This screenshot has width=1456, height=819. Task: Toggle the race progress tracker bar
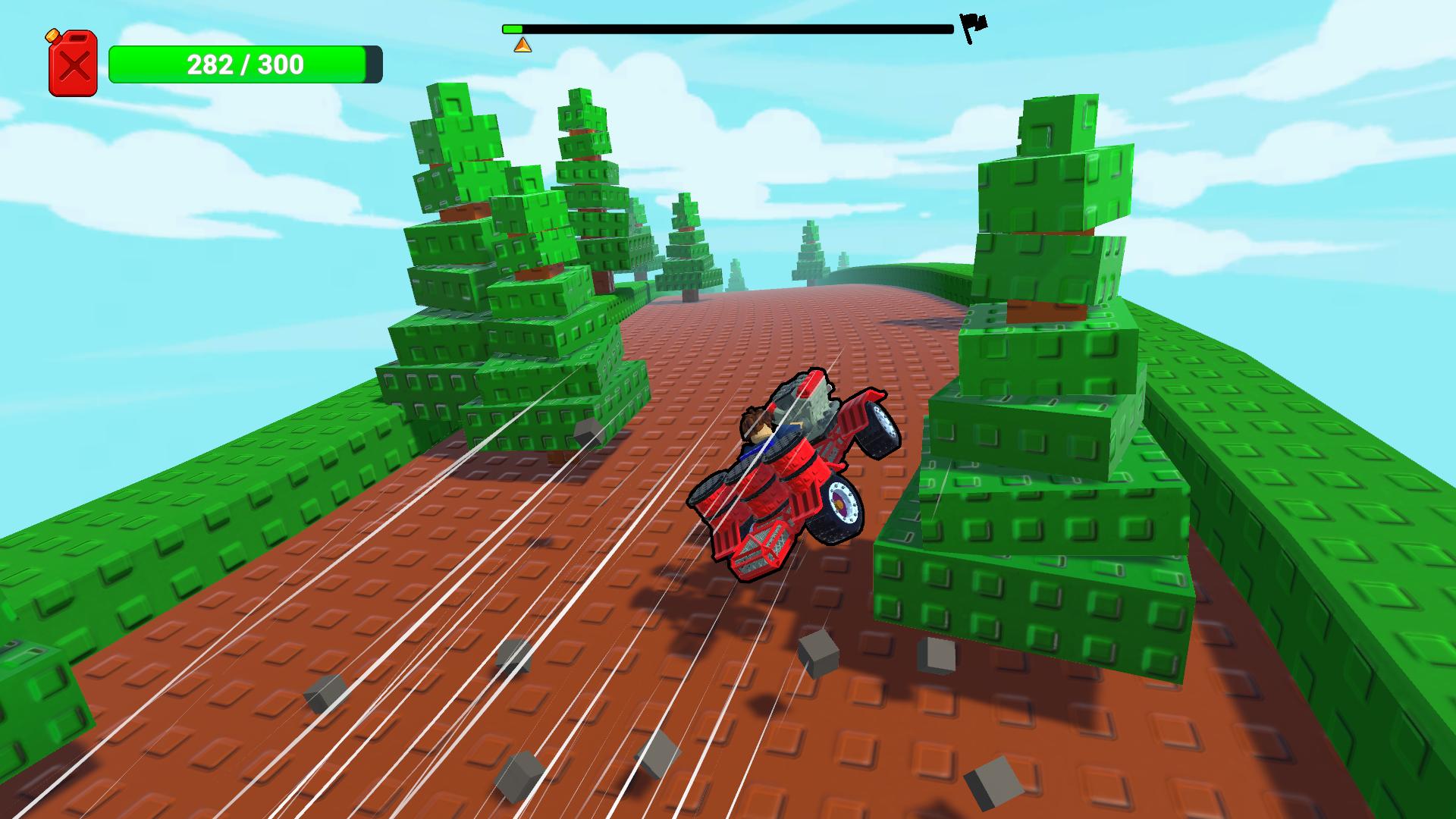pos(728,30)
